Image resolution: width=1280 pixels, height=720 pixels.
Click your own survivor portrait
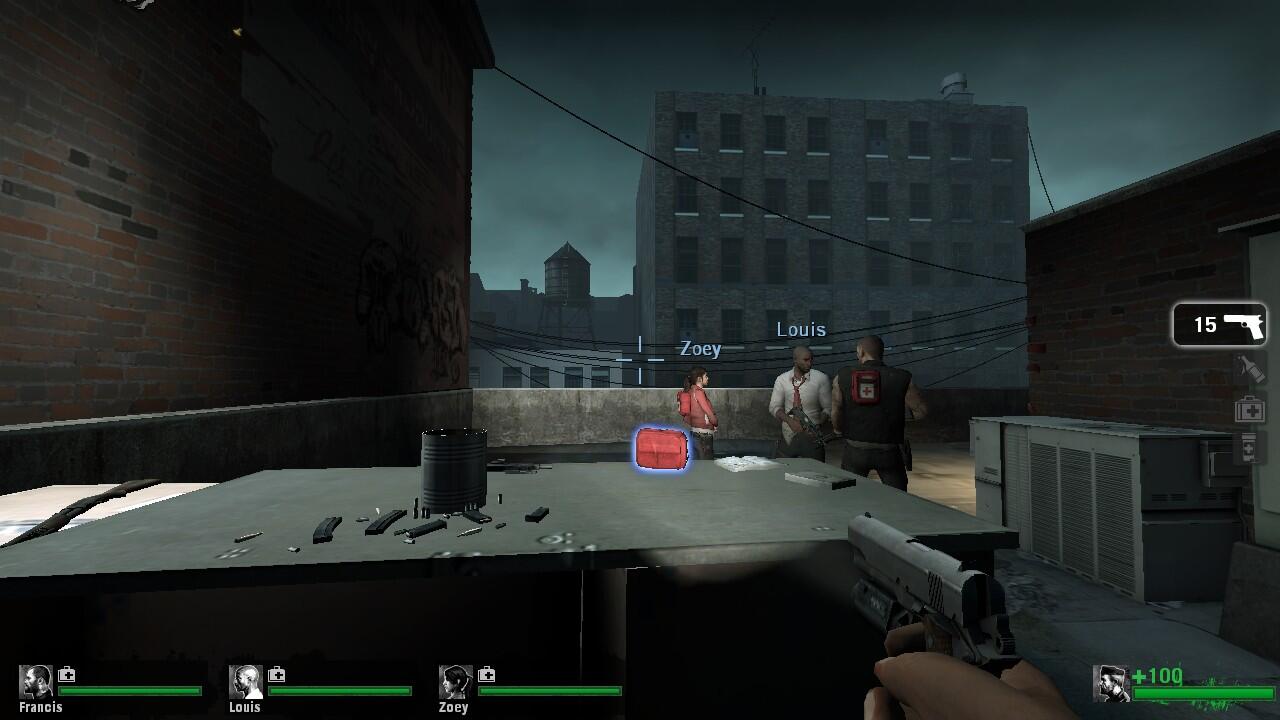coord(1110,683)
